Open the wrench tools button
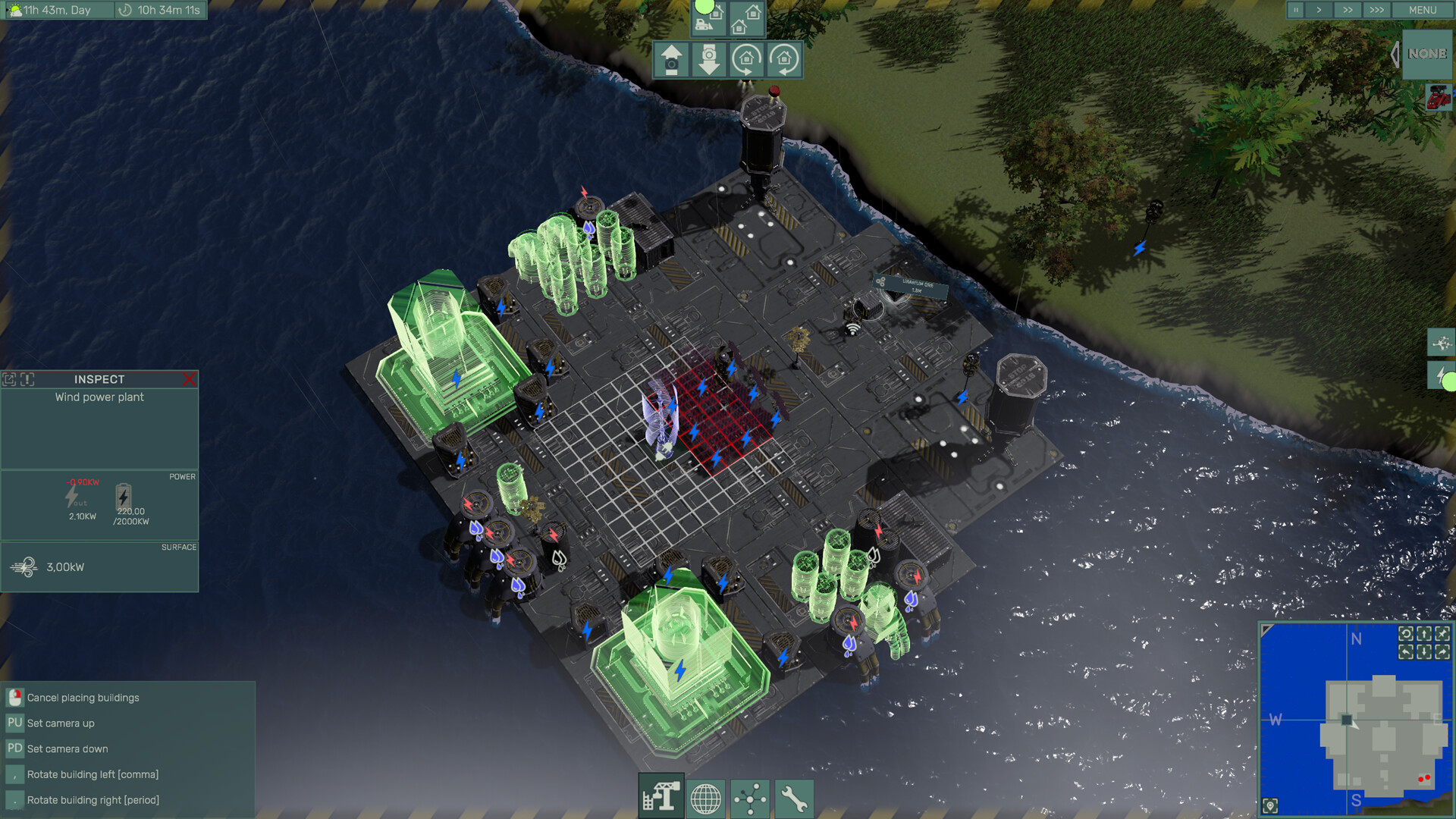The height and width of the screenshot is (819, 1456). pos(794,799)
